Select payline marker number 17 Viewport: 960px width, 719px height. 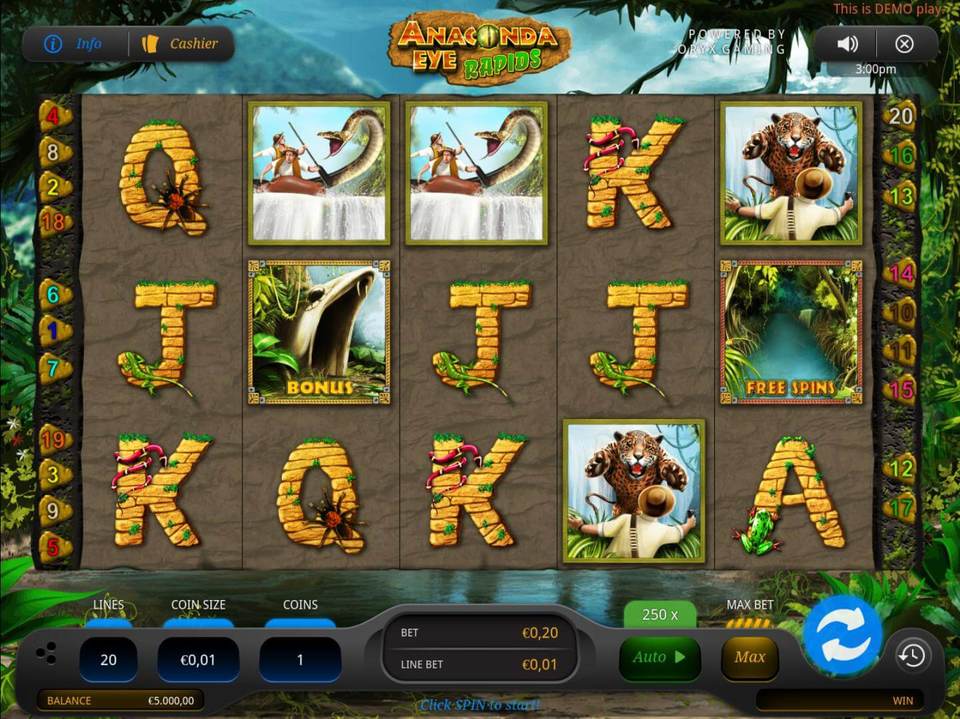coord(901,508)
